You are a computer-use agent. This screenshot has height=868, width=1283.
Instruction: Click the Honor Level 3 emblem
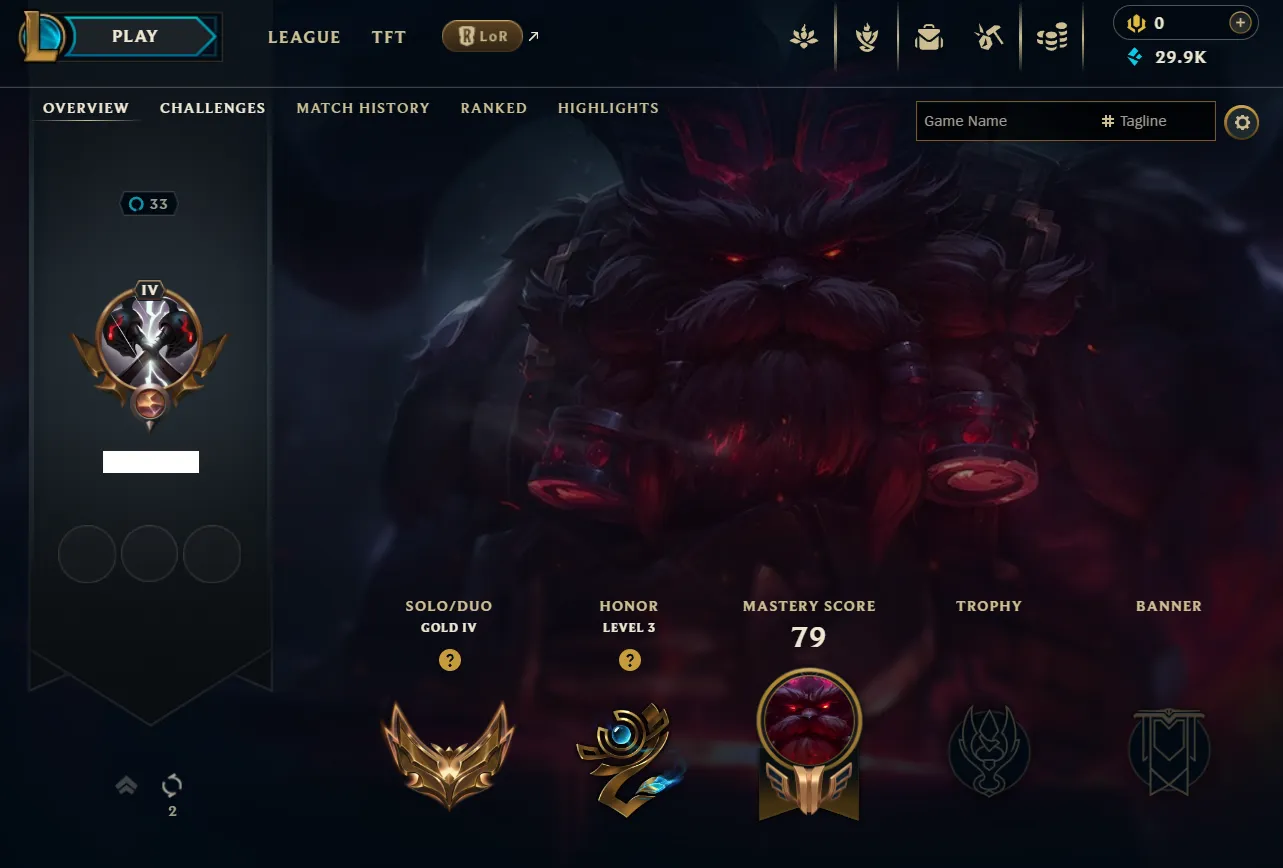pos(629,758)
